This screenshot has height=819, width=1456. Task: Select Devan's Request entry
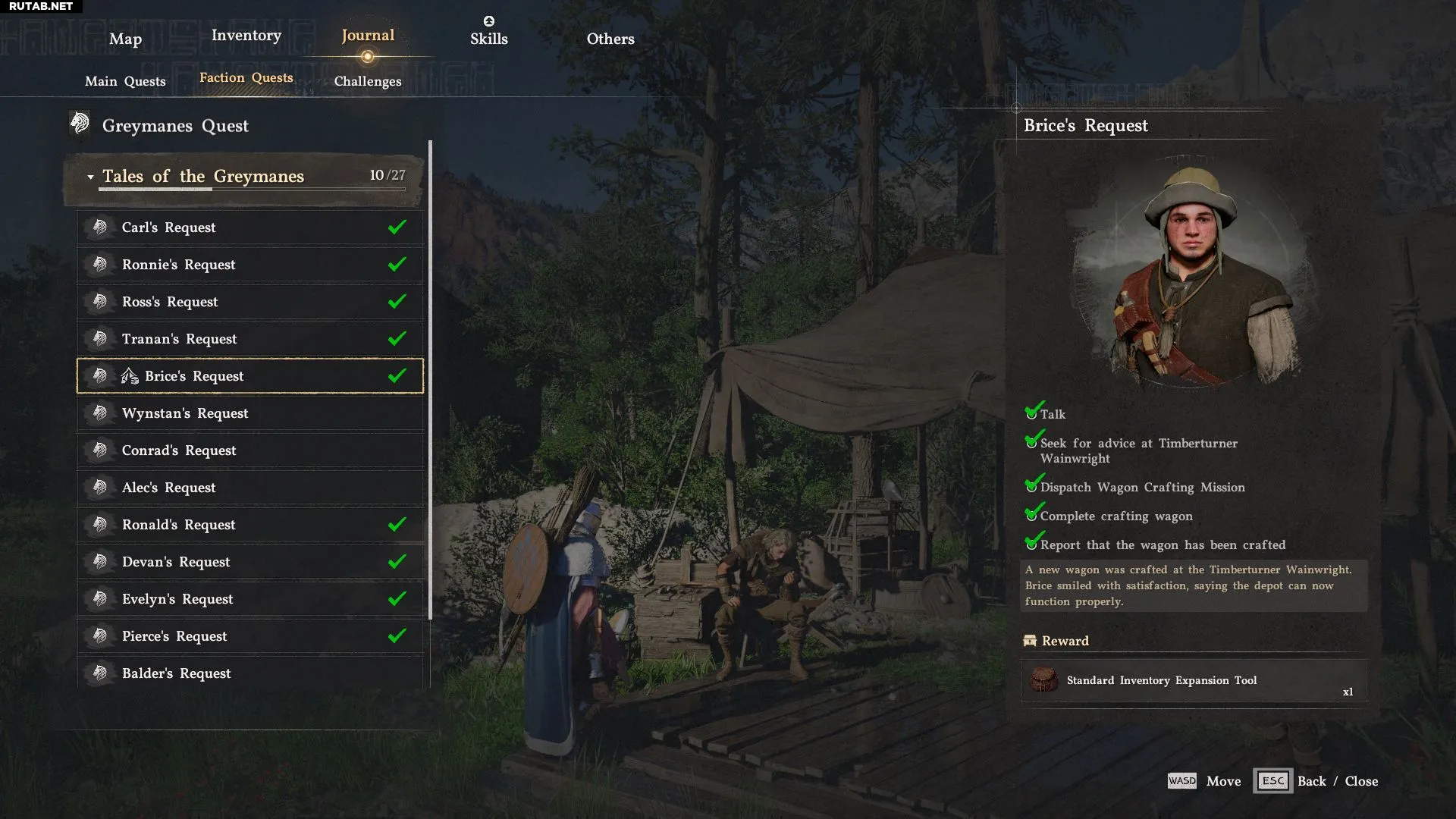[x=249, y=562]
